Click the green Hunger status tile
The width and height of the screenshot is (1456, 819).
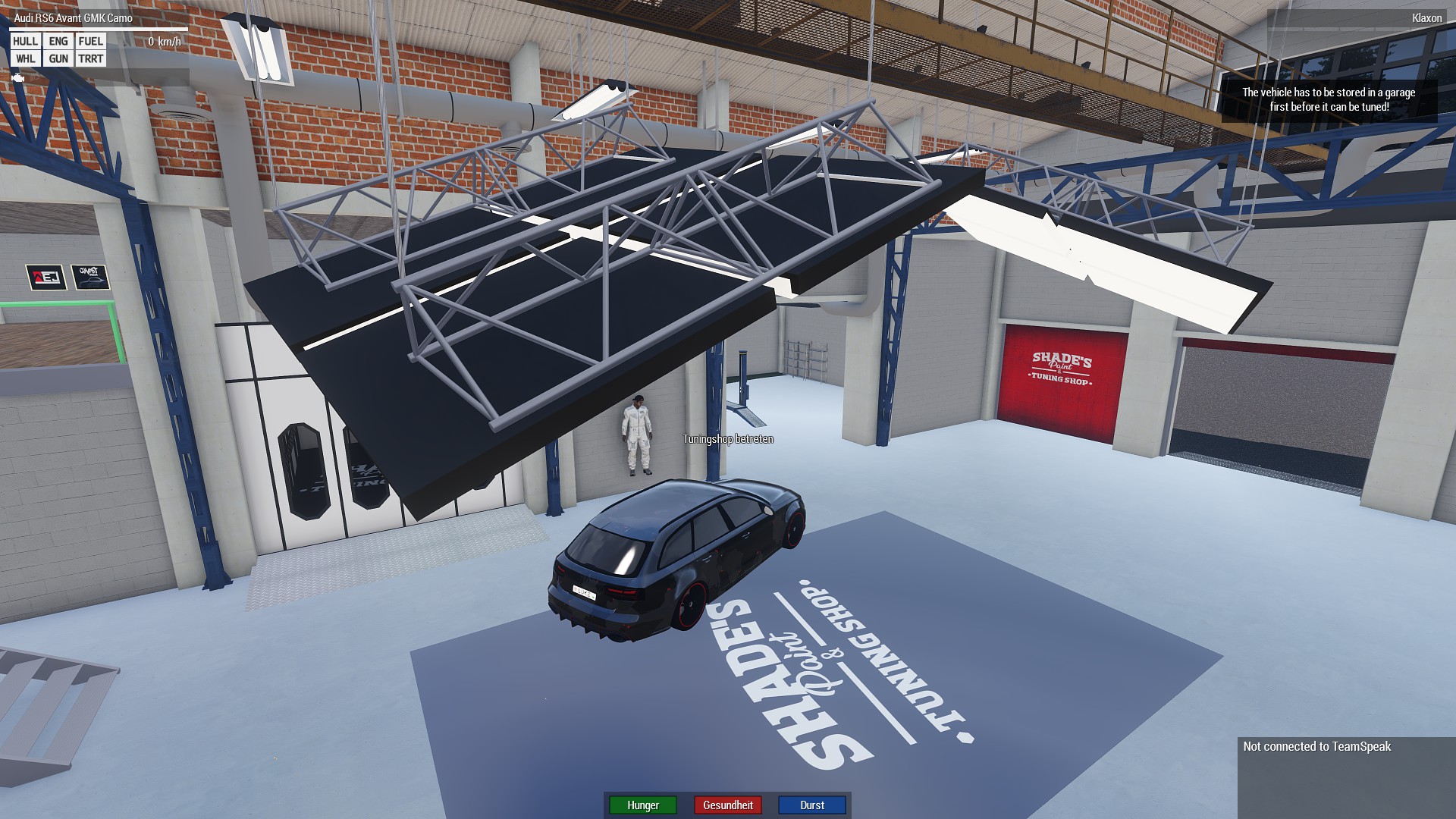643,805
